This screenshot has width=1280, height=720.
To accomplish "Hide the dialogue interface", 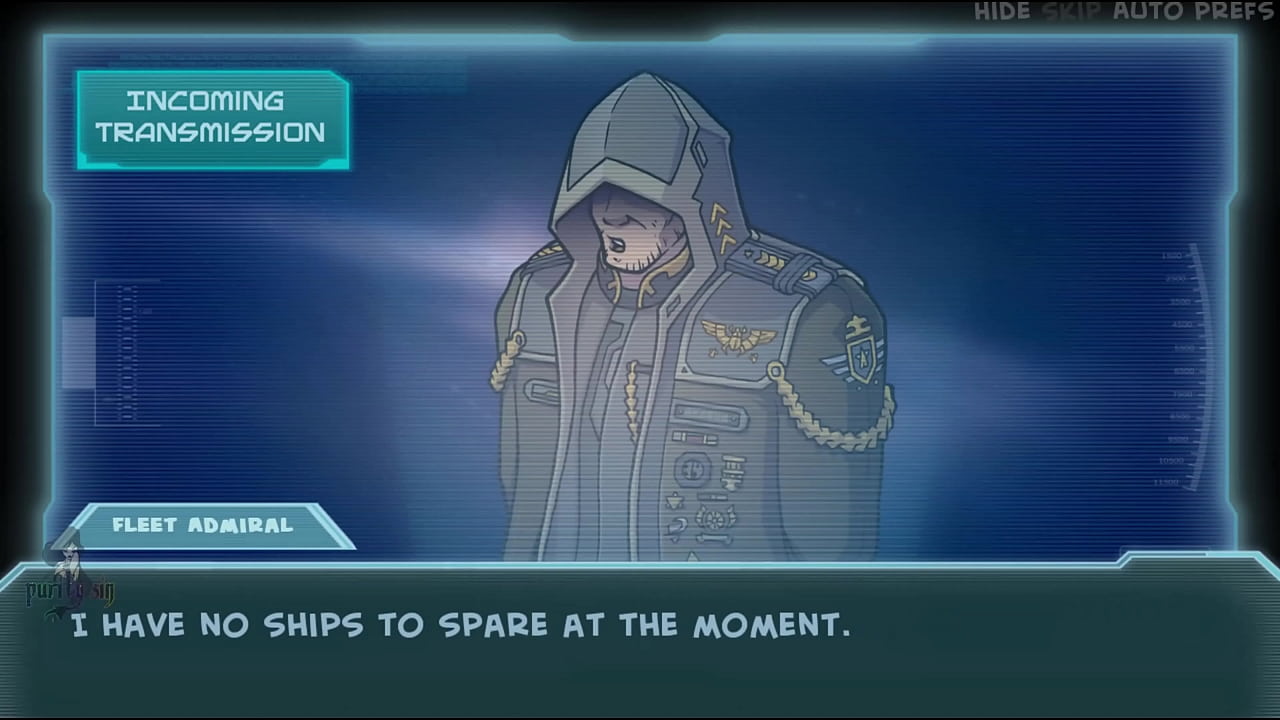I will tap(1003, 12).
